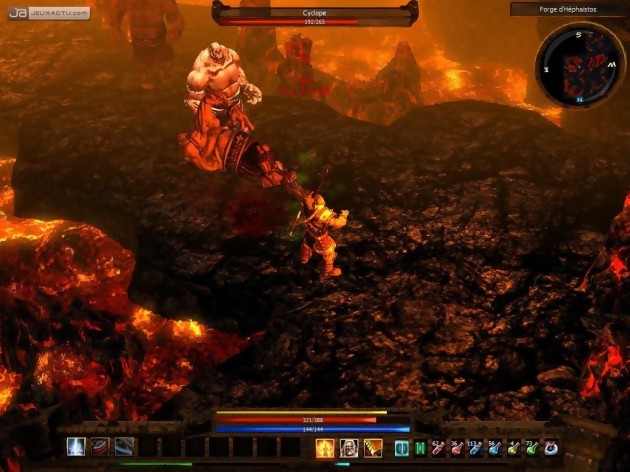Use the red potion with count 36
The image size is (630, 472).
coord(457,449)
